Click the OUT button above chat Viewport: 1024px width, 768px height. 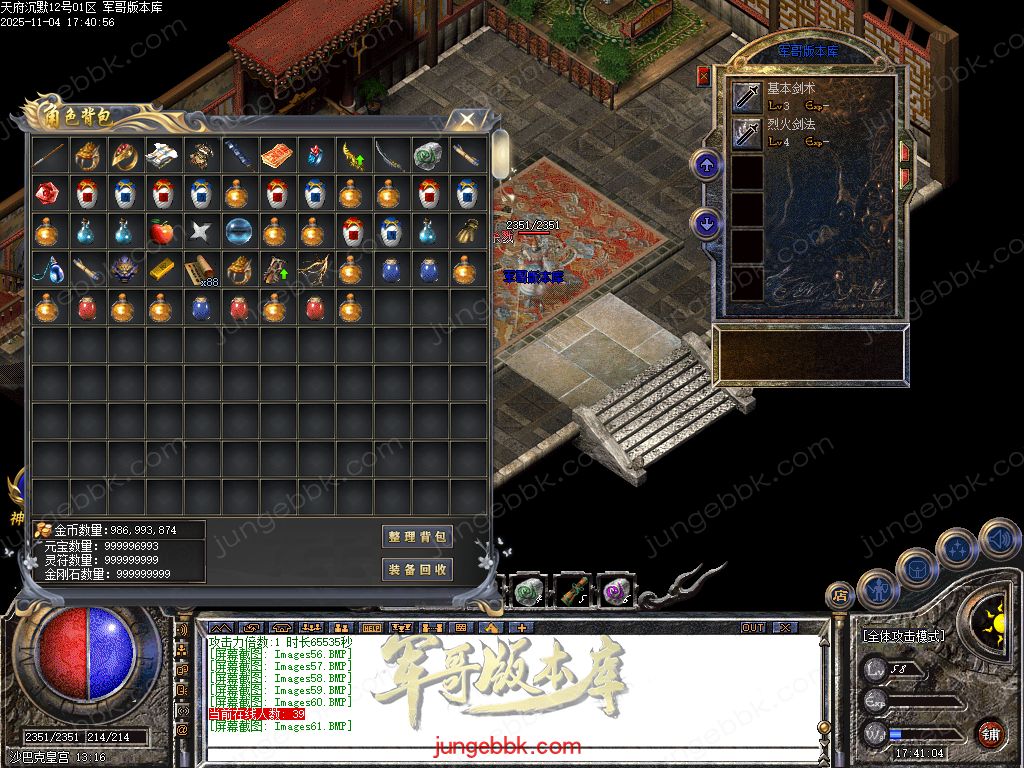(752, 628)
